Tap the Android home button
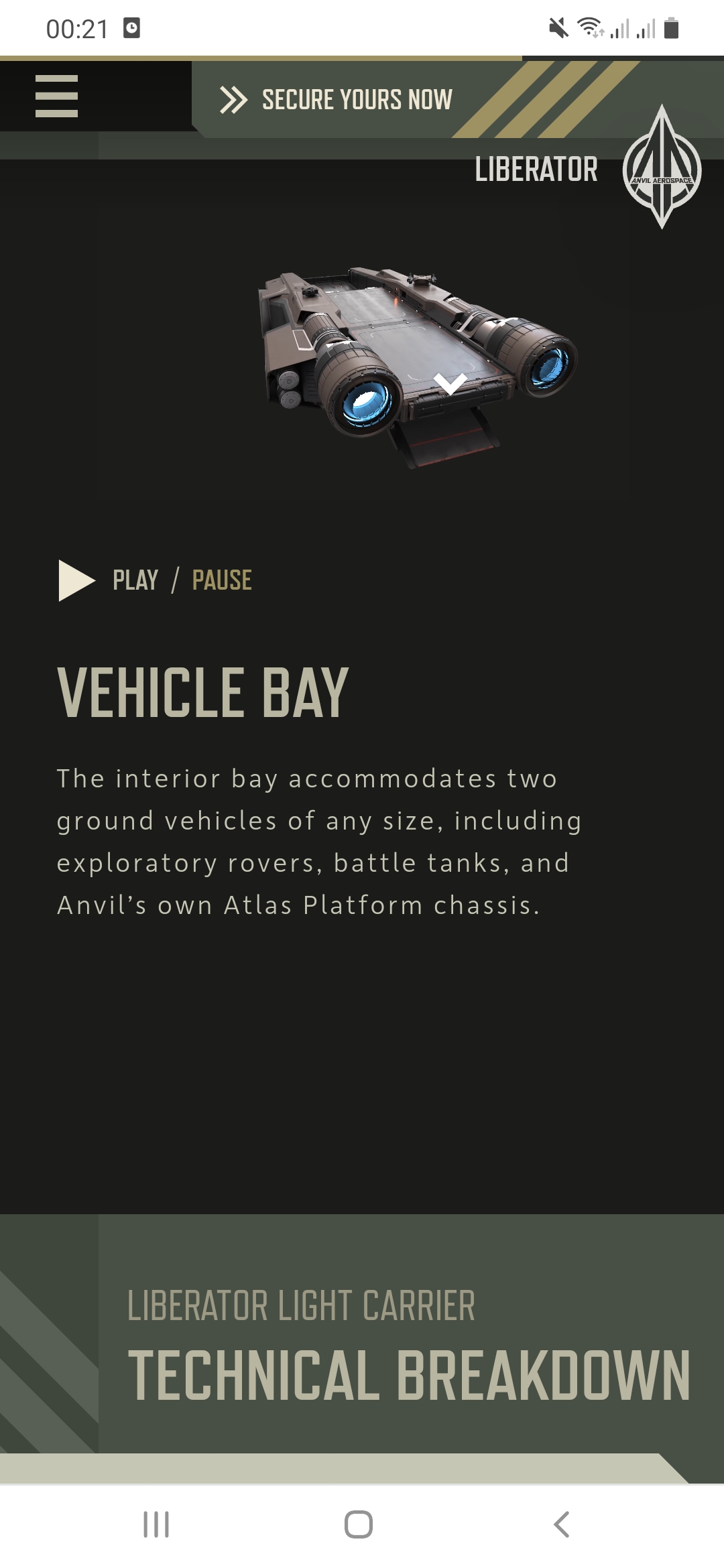 click(359, 1524)
